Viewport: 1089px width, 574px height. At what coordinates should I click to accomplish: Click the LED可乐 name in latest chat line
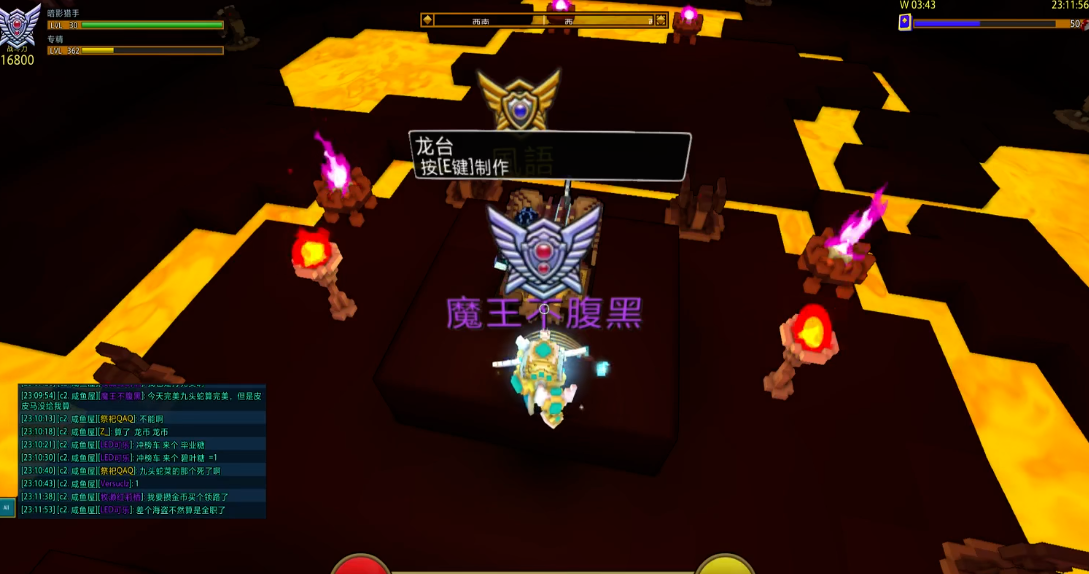coord(116,510)
